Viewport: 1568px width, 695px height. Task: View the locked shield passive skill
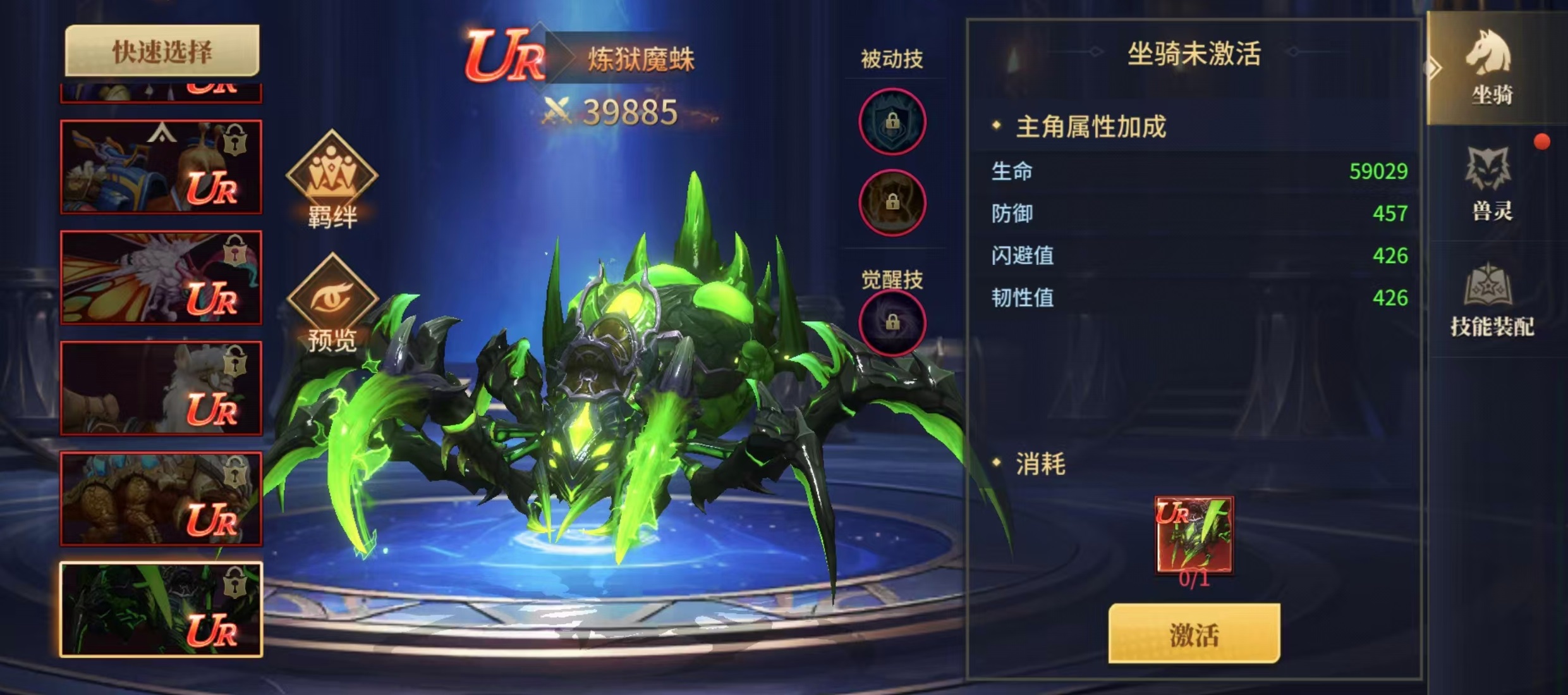click(892, 121)
